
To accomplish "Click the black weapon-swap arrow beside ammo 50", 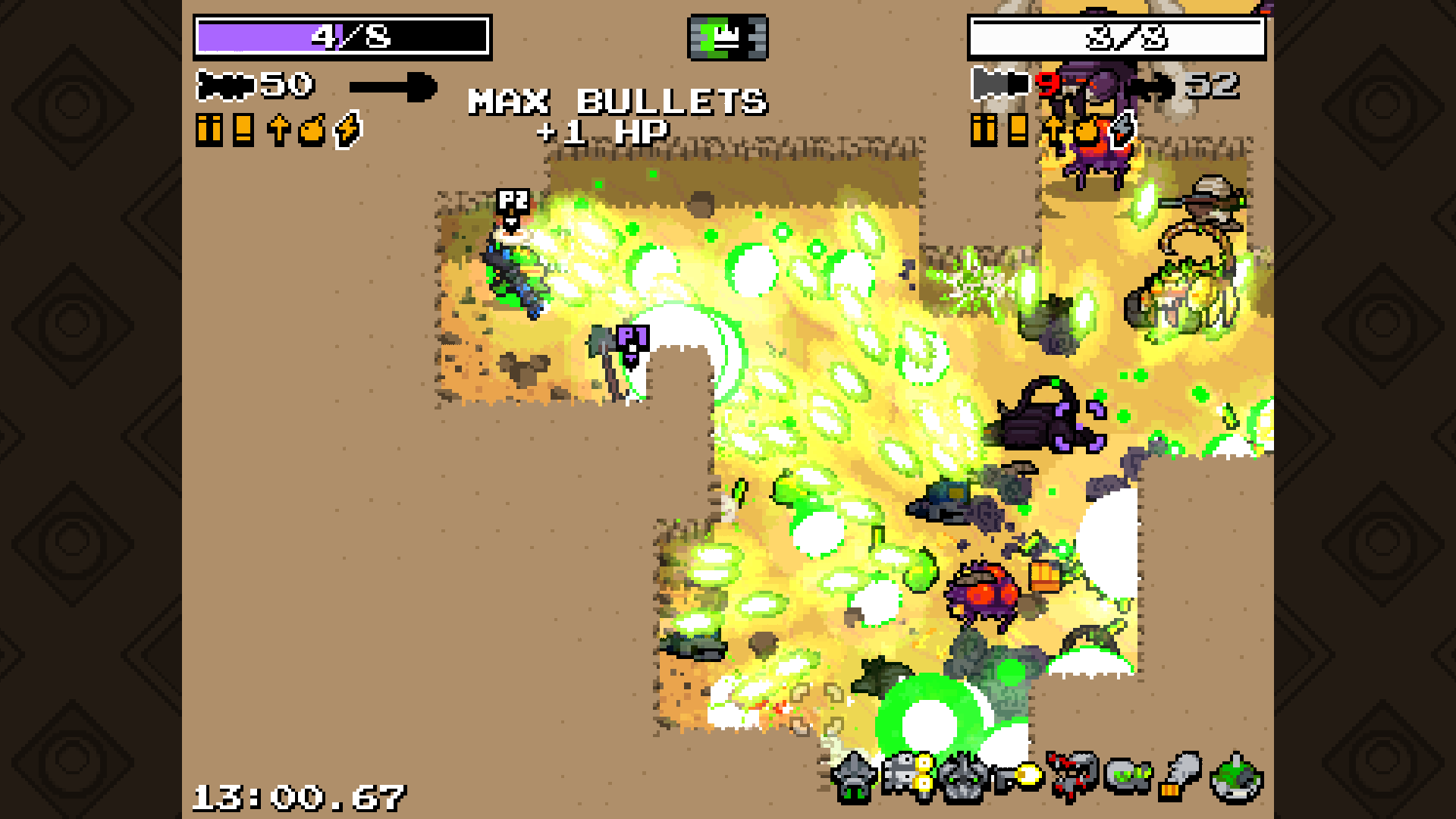I will click(394, 86).
